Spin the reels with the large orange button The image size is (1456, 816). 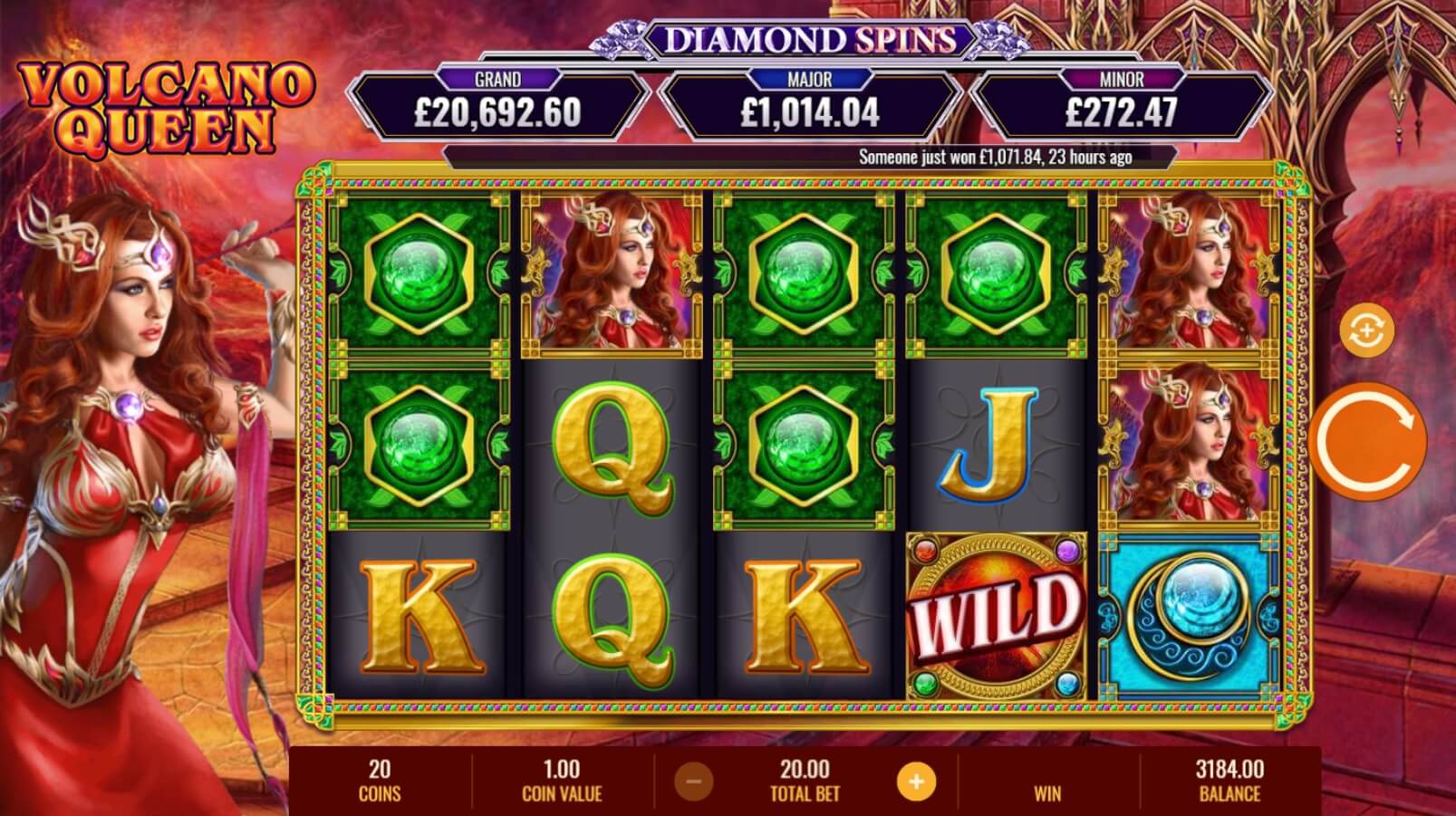[1366, 441]
